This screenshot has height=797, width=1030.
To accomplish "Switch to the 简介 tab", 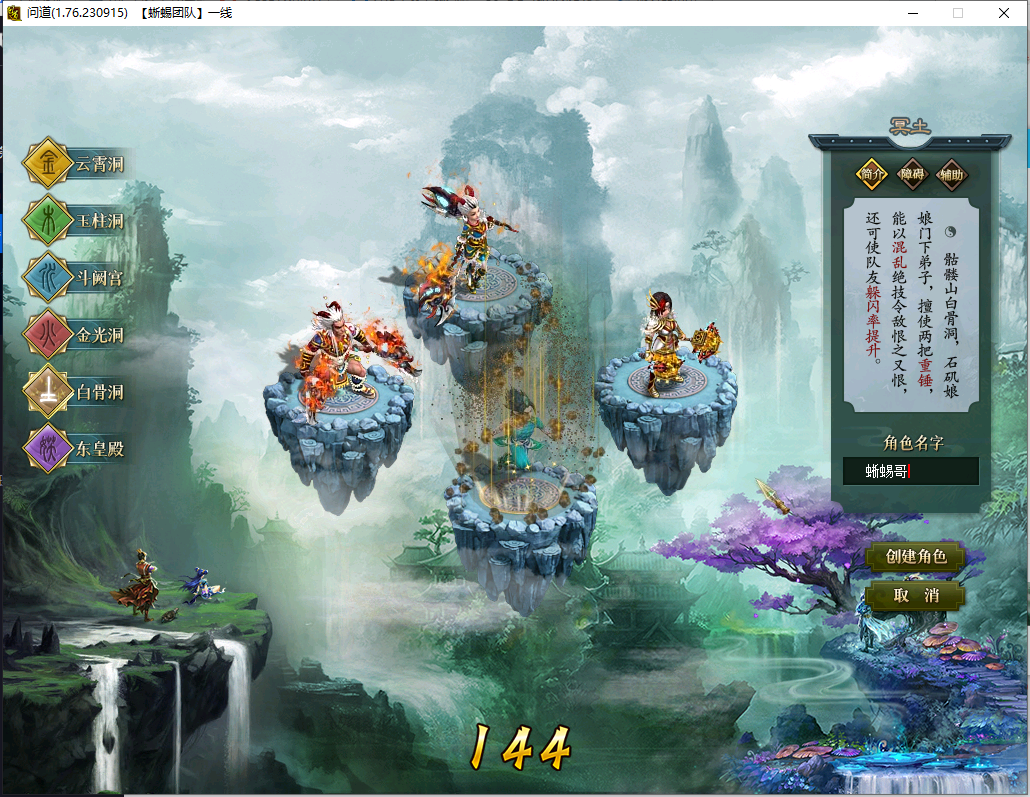I will pos(872,174).
